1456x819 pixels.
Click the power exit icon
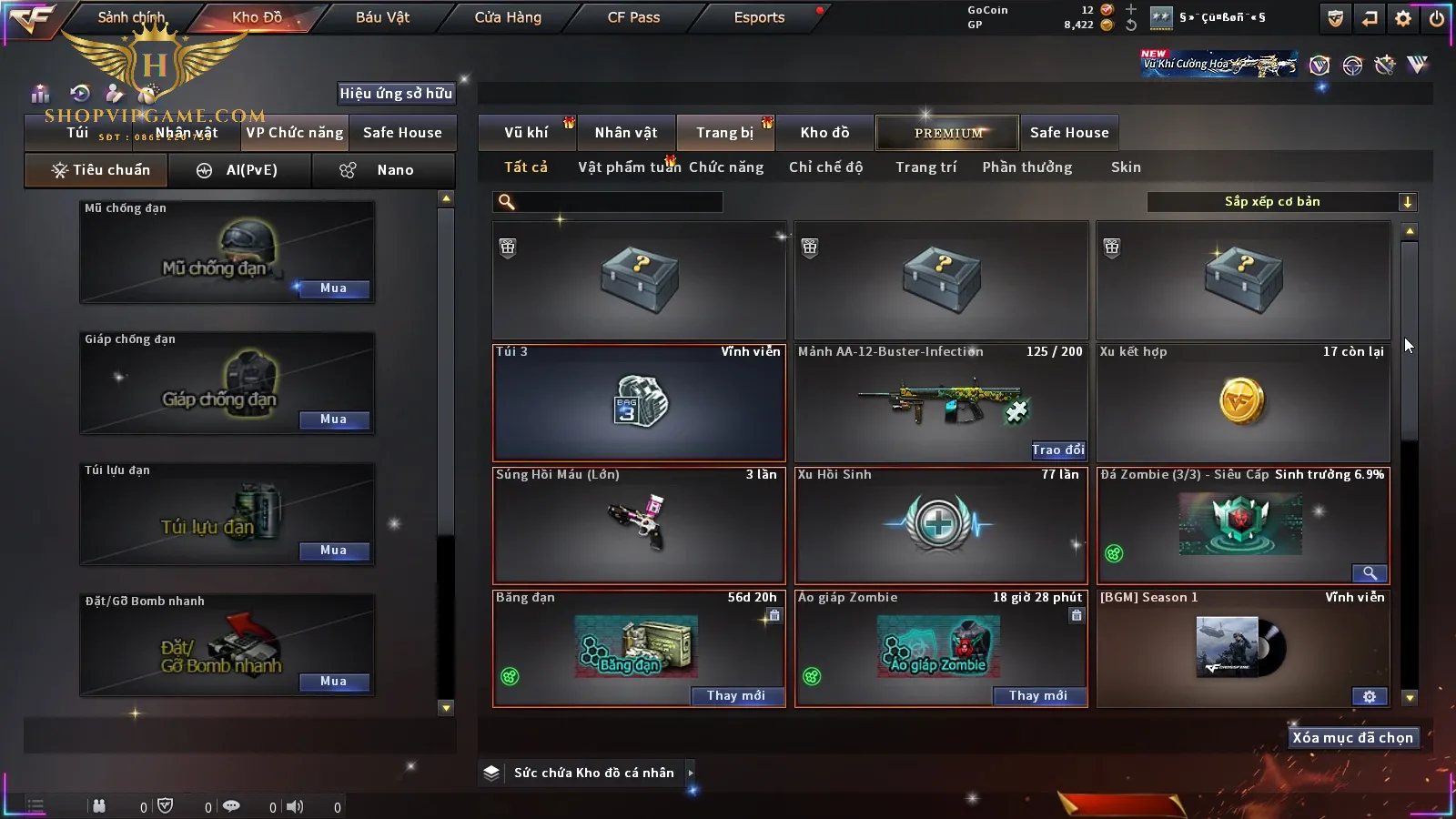pos(1436,18)
